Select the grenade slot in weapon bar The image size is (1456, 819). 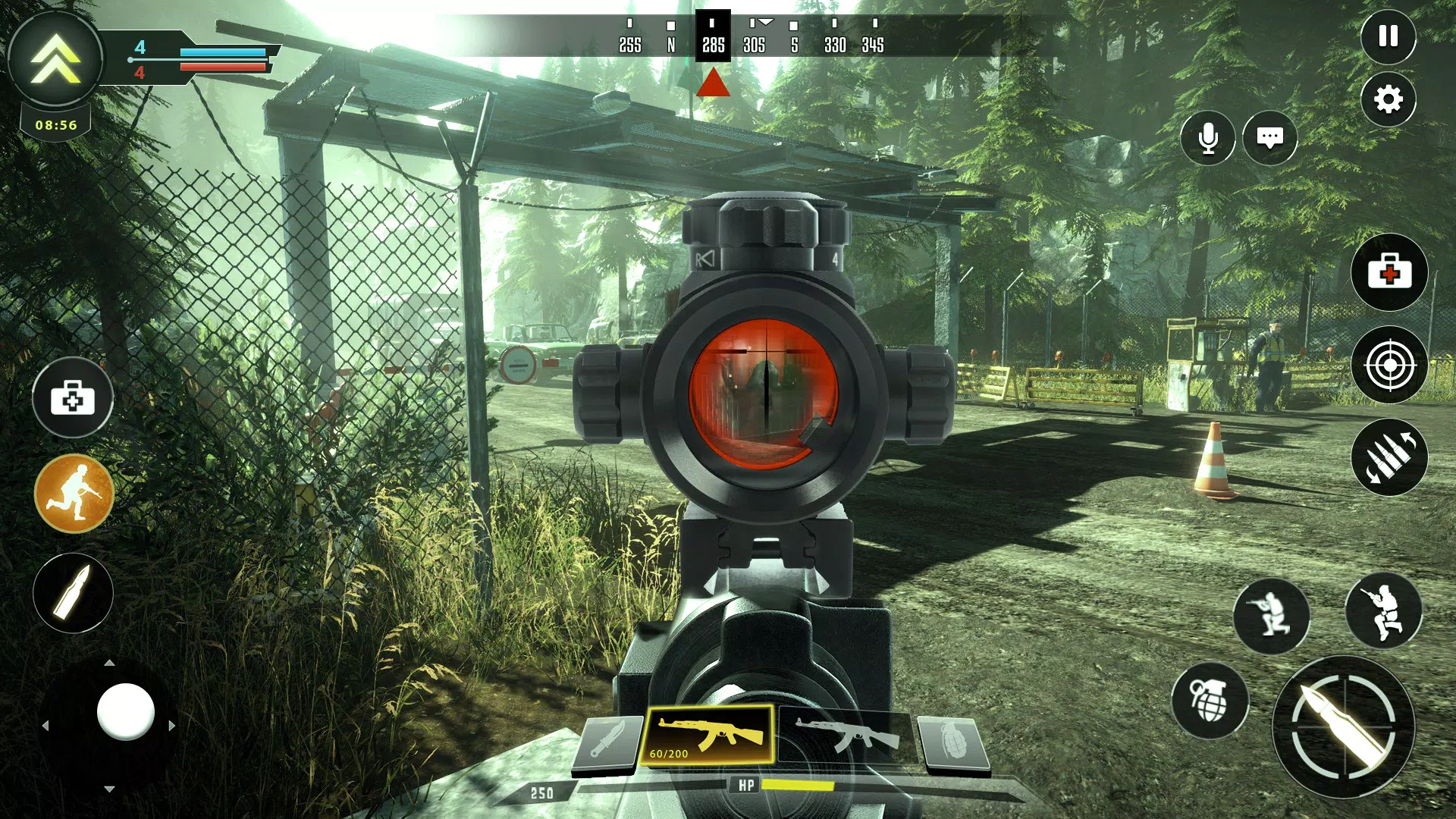[952, 742]
